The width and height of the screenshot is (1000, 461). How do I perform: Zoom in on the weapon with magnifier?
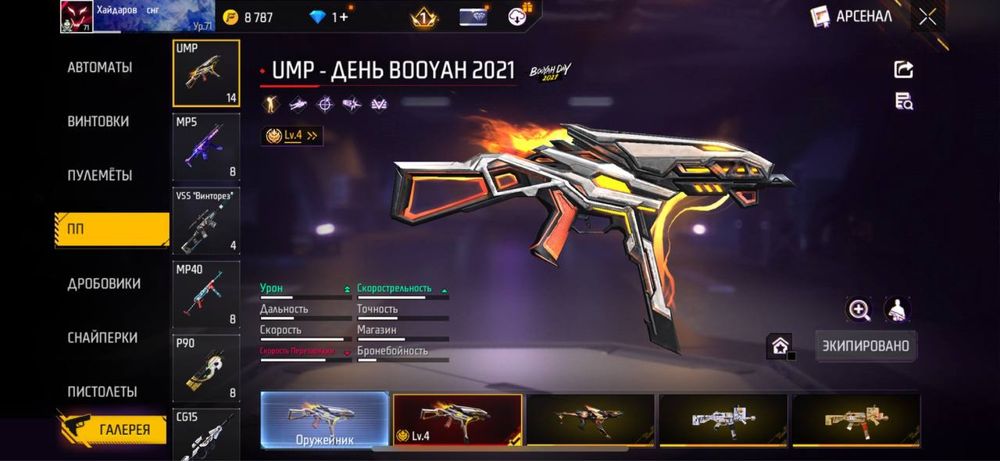[859, 310]
